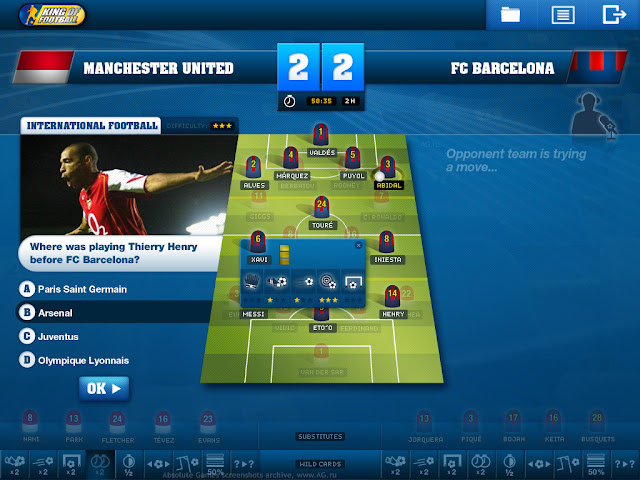This screenshot has width=640, height=480.
Task: Select the Arsenal answer option
Action: [60, 313]
